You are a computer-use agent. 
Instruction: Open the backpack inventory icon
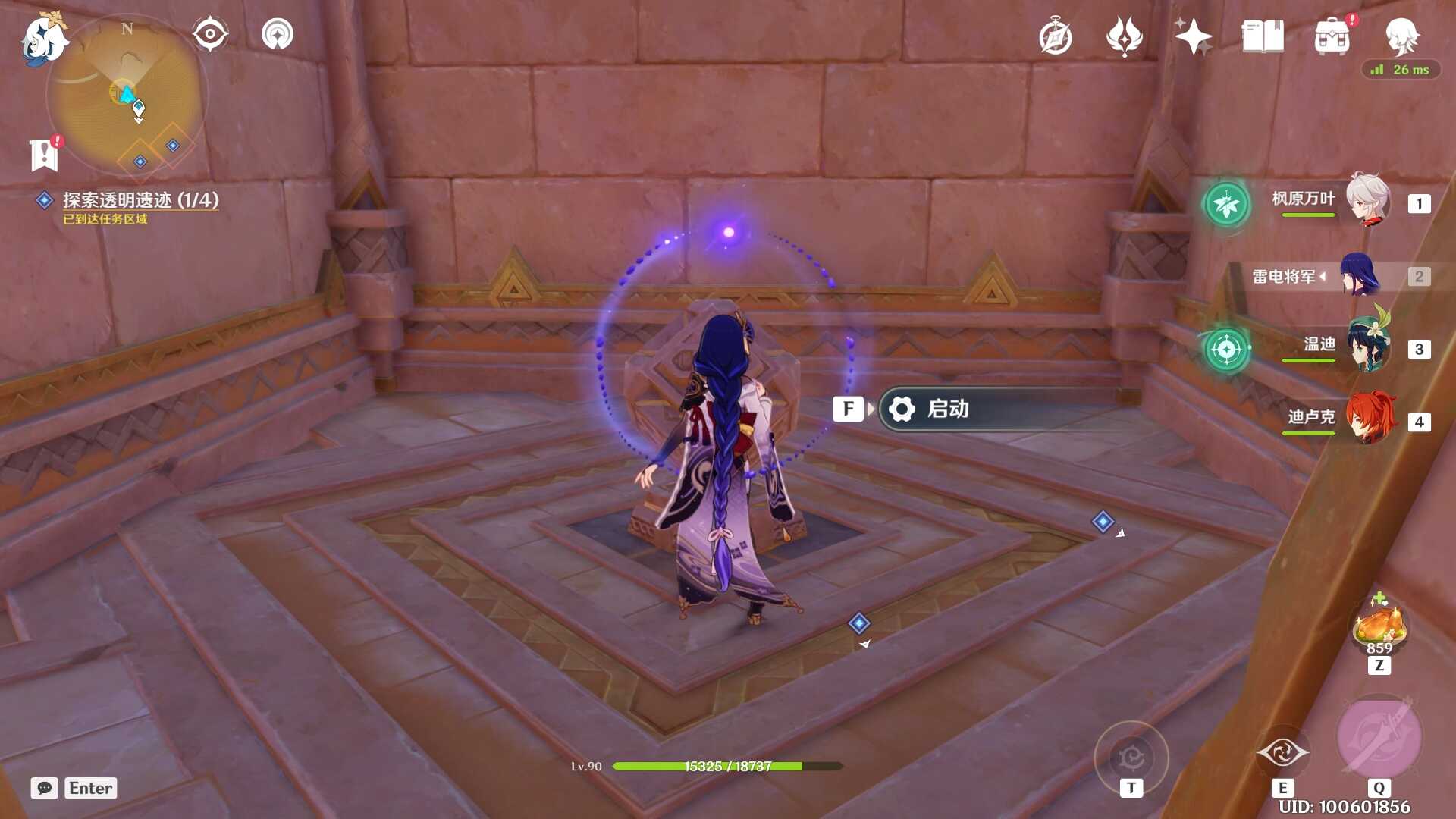pyautogui.click(x=1332, y=37)
